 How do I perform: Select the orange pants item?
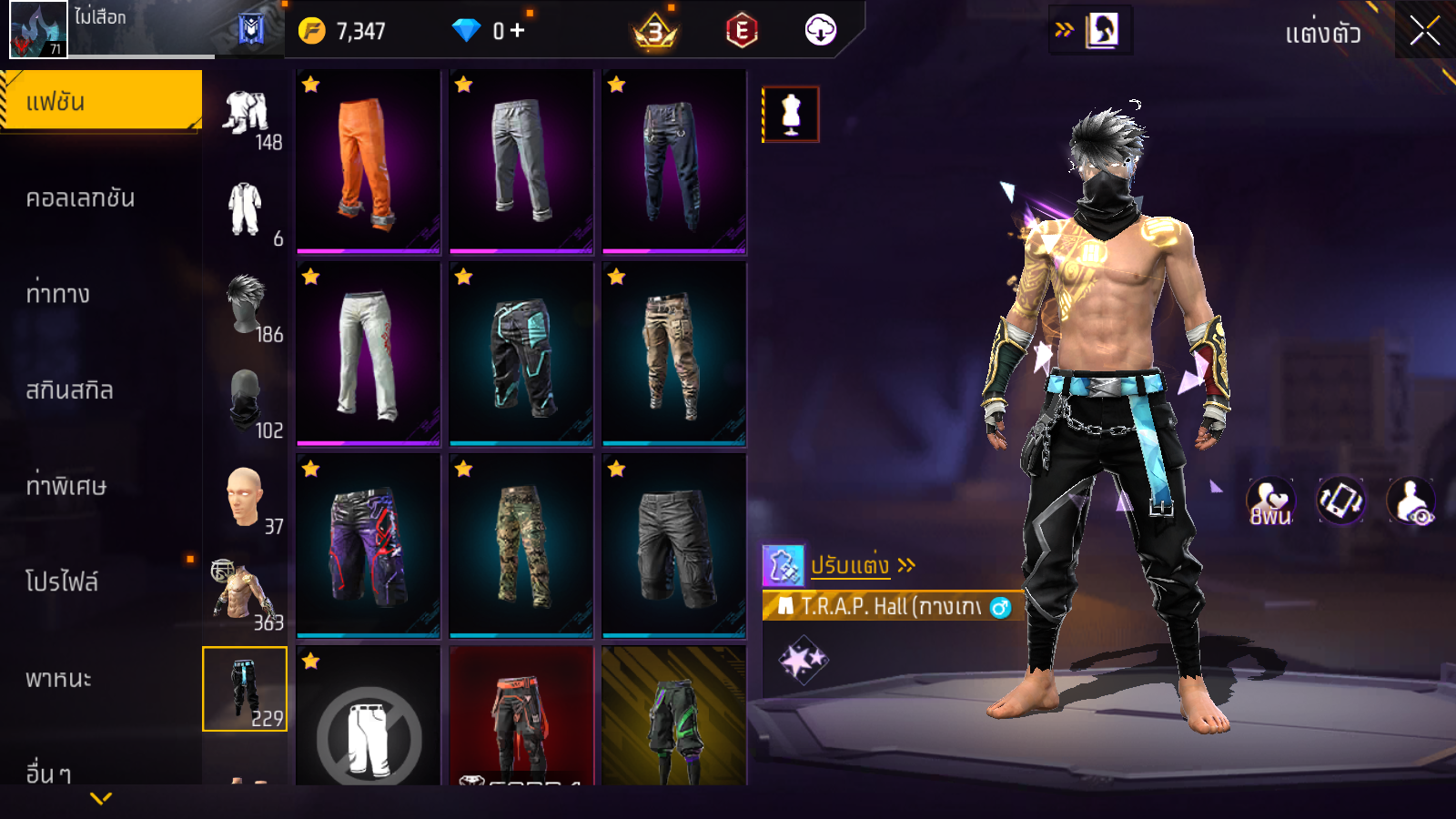click(x=368, y=162)
